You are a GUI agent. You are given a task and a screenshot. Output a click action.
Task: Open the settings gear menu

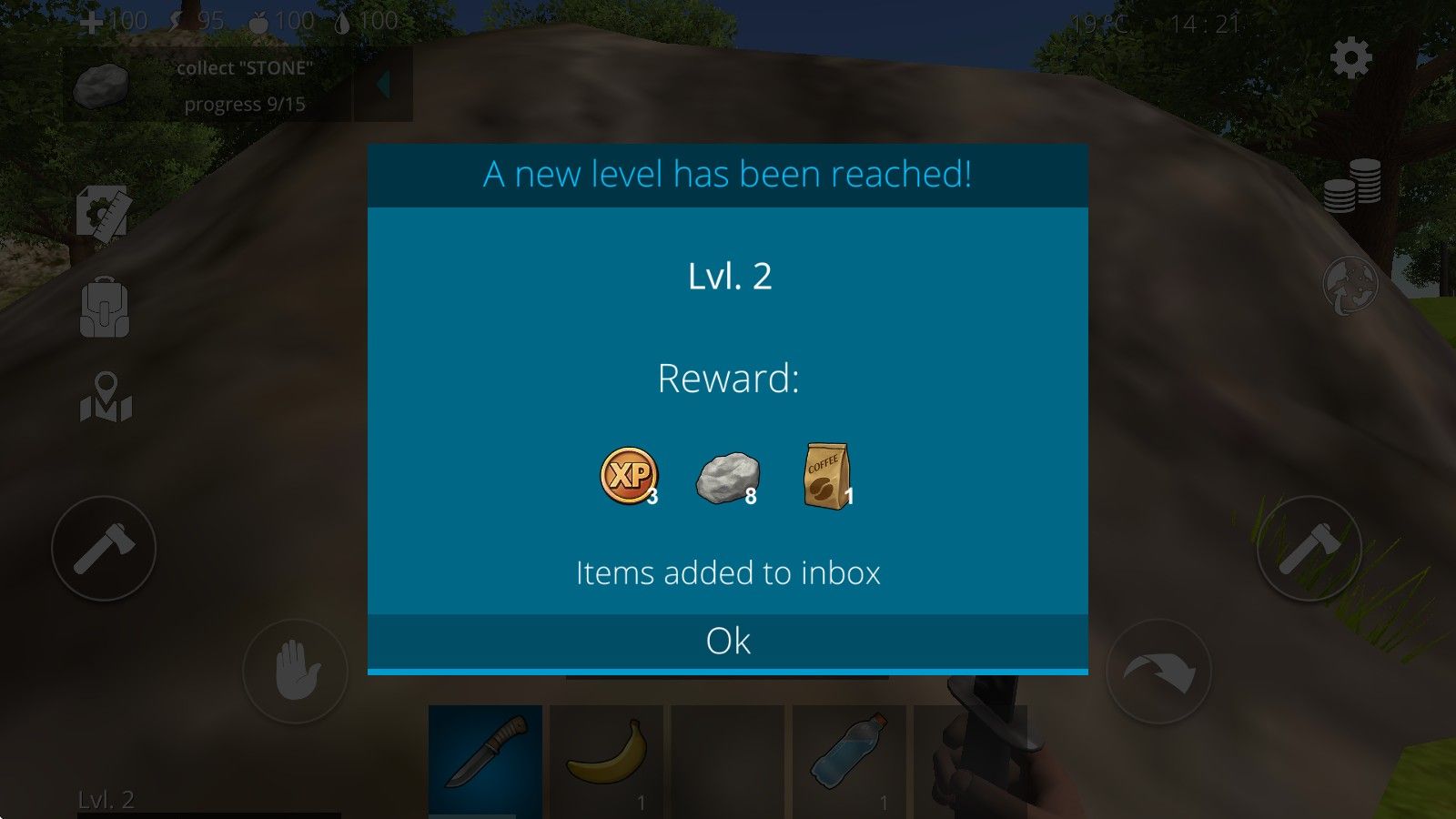coord(1350,58)
